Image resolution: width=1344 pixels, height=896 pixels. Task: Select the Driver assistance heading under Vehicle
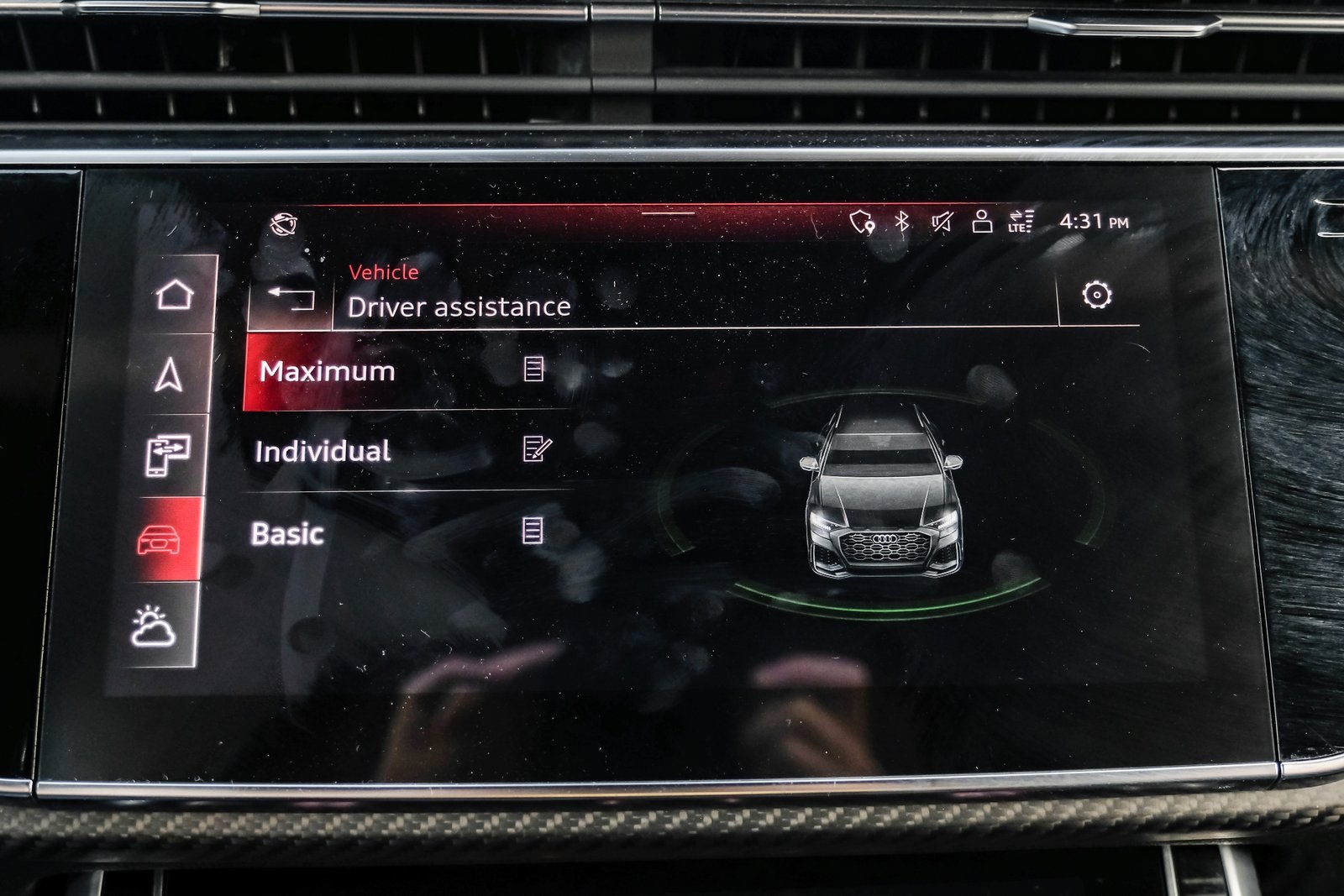[459, 307]
